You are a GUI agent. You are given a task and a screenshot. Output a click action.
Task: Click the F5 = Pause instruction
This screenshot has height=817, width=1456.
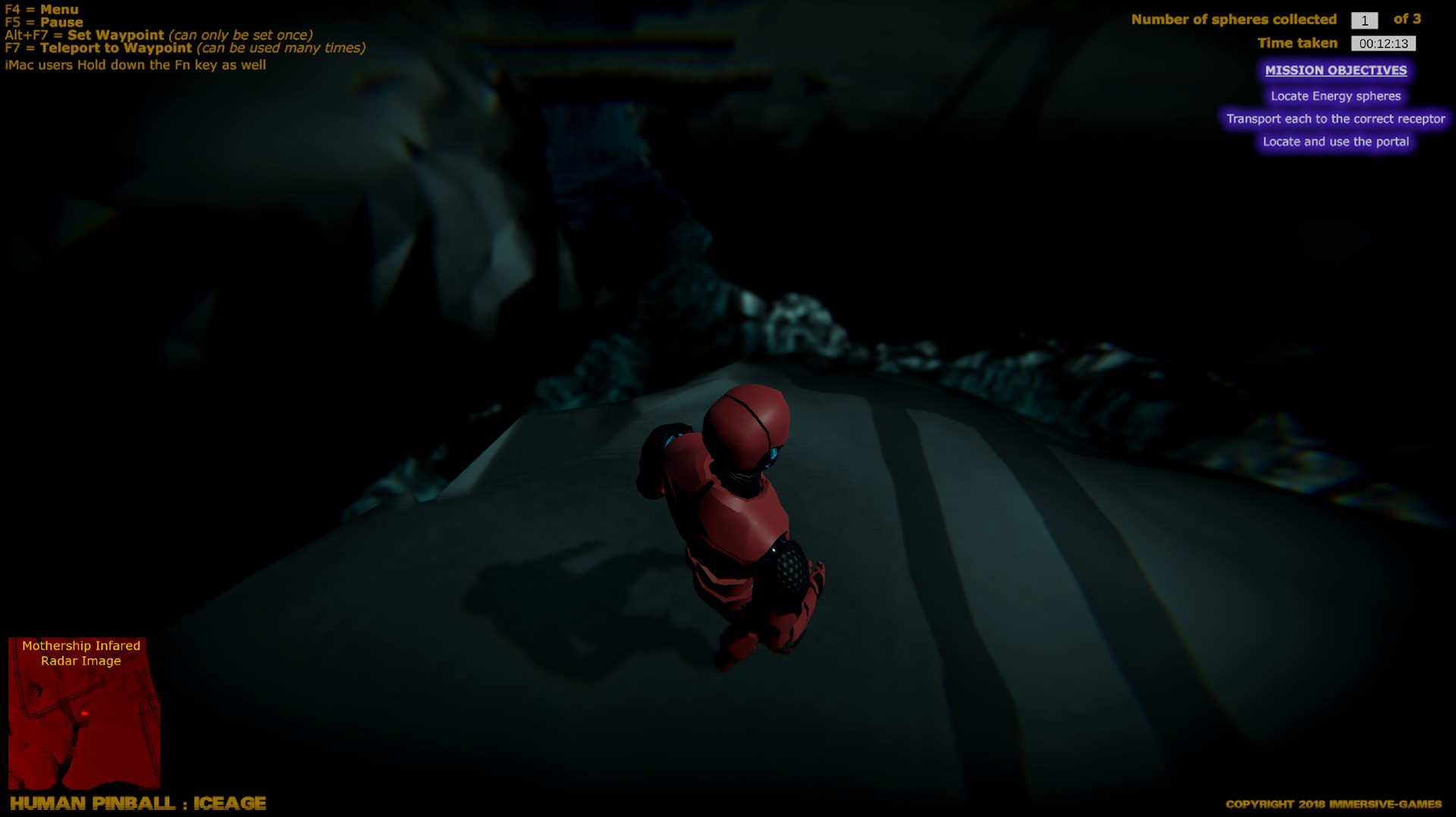(x=43, y=23)
